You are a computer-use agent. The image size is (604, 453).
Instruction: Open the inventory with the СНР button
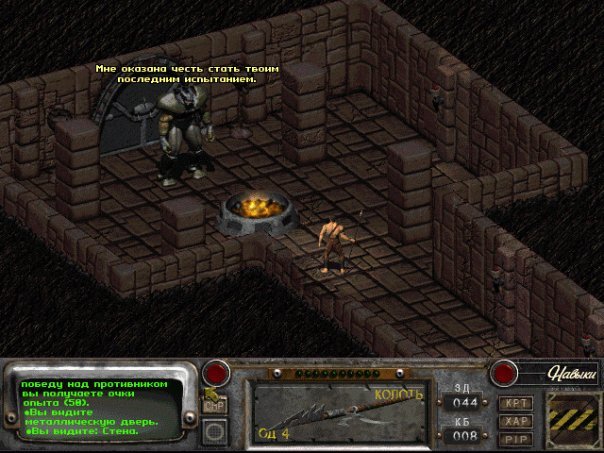tap(214, 406)
